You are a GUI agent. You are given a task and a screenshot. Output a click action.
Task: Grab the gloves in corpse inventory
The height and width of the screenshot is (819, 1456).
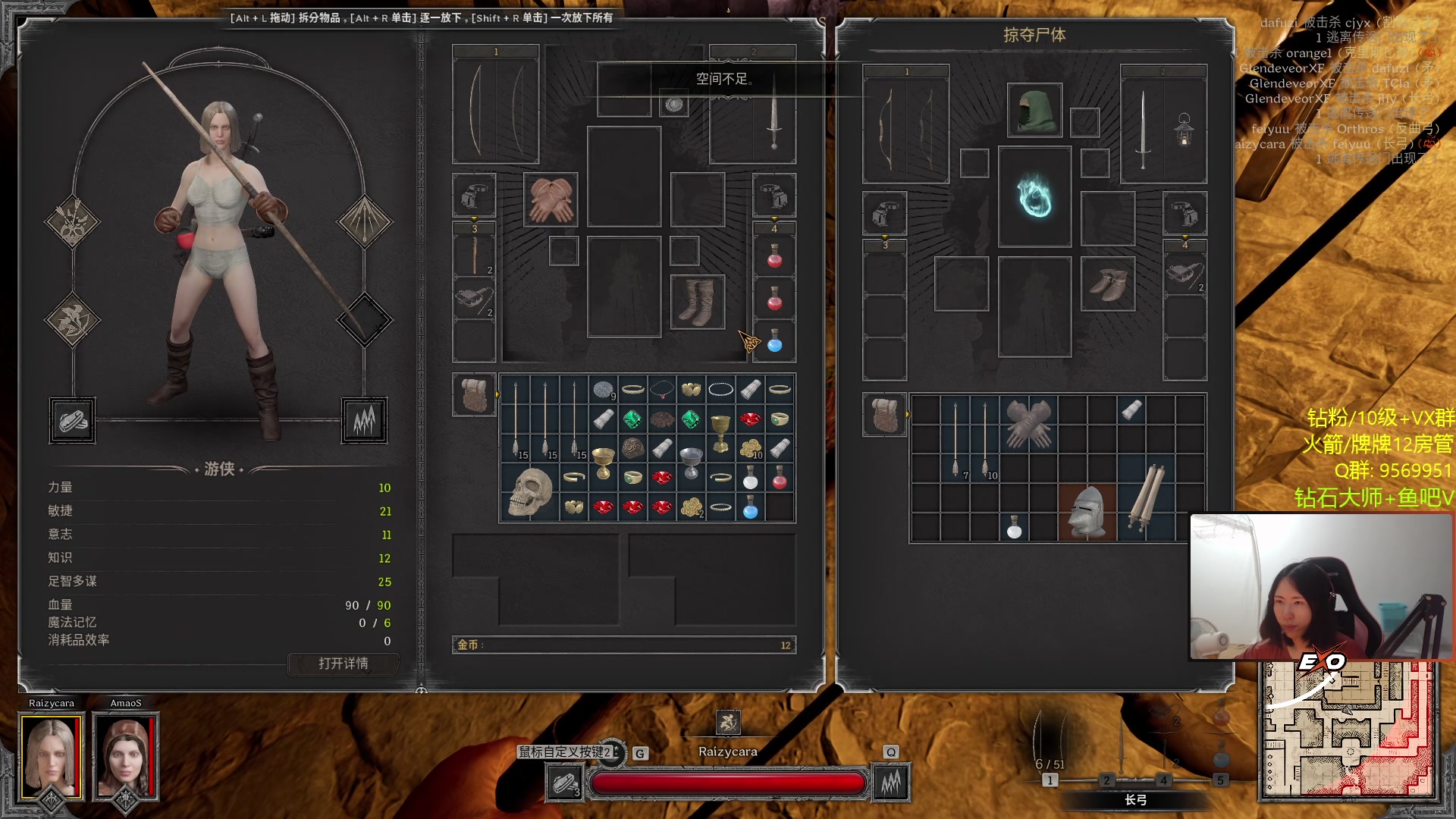click(1028, 423)
